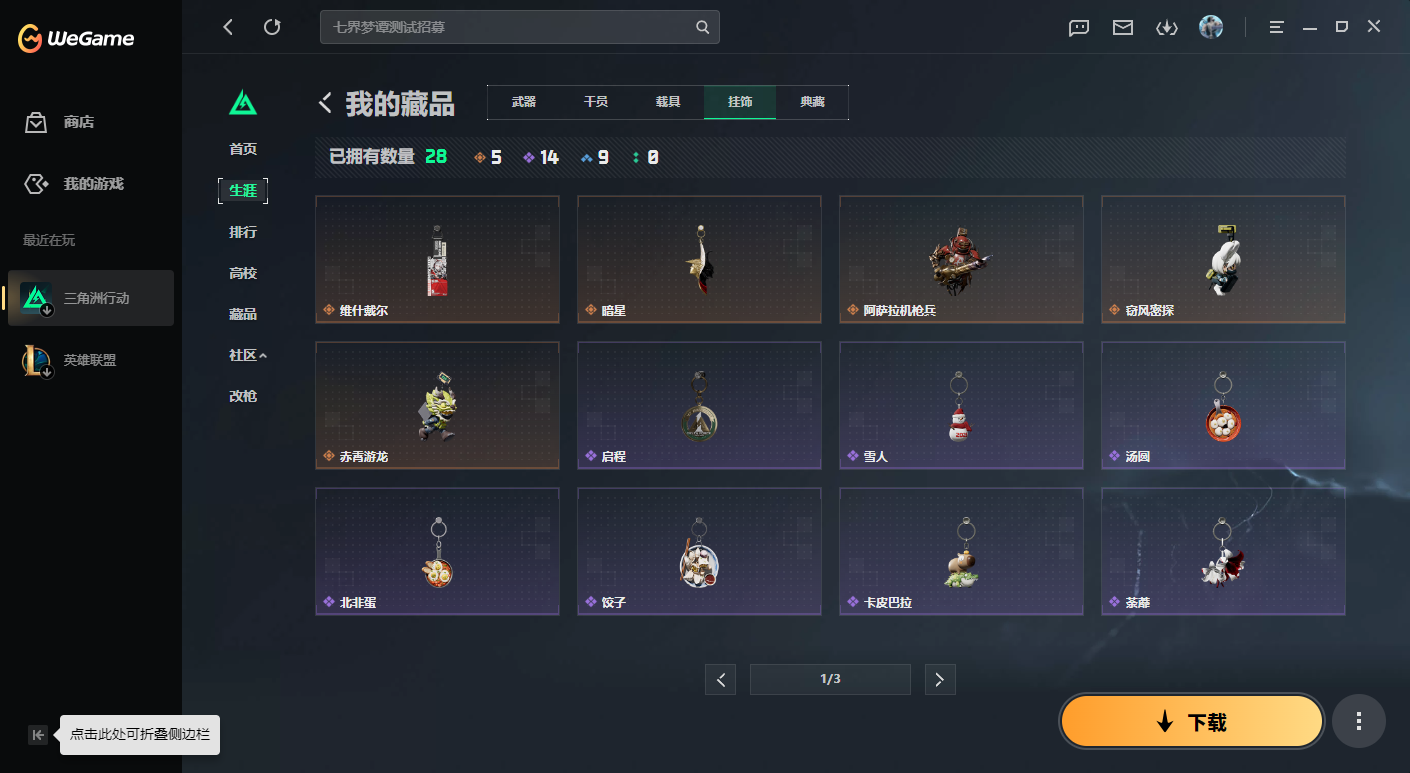1410x773 pixels.
Task: Select the Delta Force game icon in sidebar
Action: pos(35,297)
